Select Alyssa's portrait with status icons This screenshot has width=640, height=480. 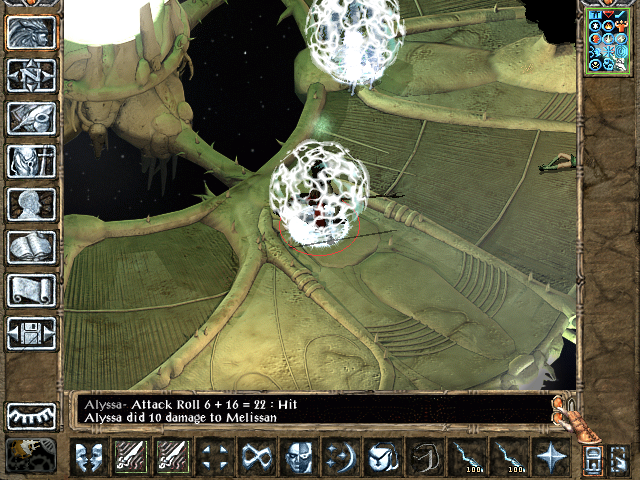pos(608,40)
